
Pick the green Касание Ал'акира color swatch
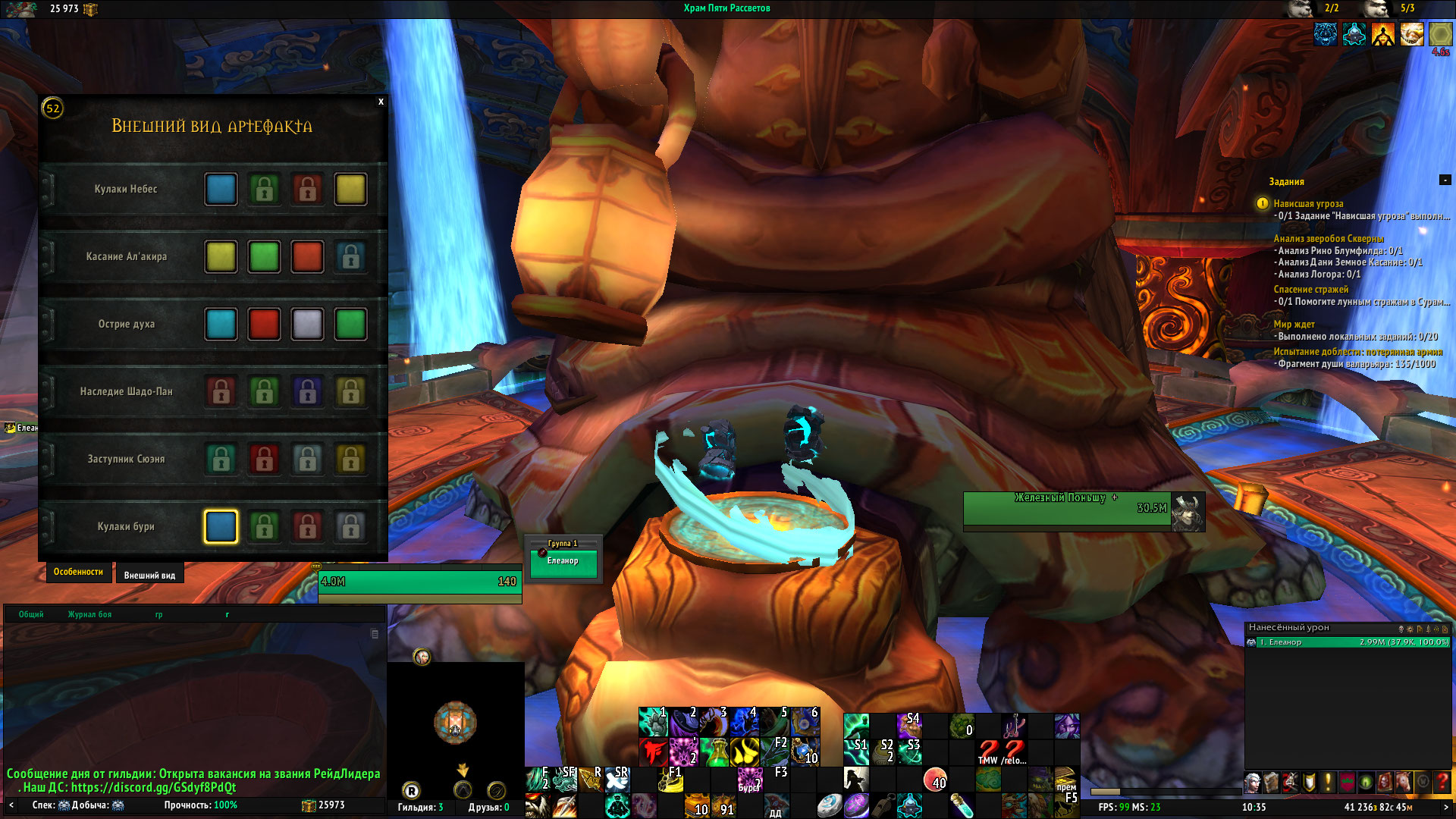point(264,257)
